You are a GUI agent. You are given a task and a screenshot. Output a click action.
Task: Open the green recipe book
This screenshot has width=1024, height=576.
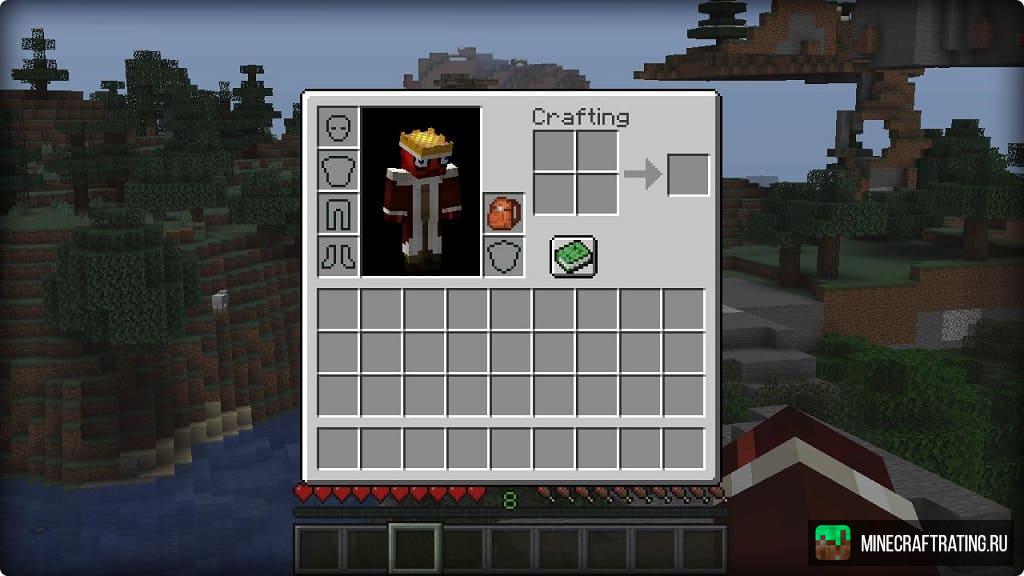[x=573, y=256]
